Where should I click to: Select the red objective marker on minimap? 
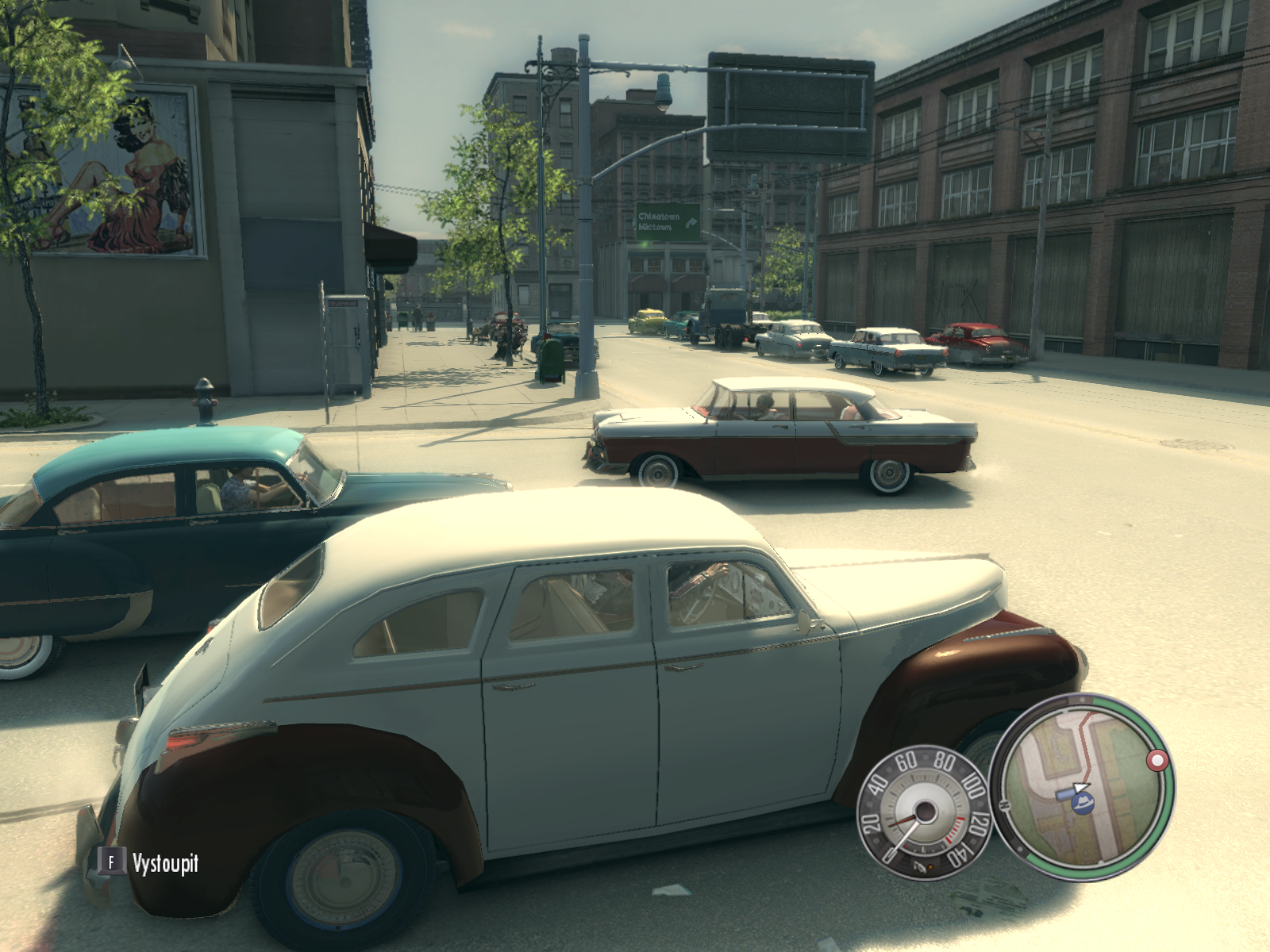(x=1157, y=761)
